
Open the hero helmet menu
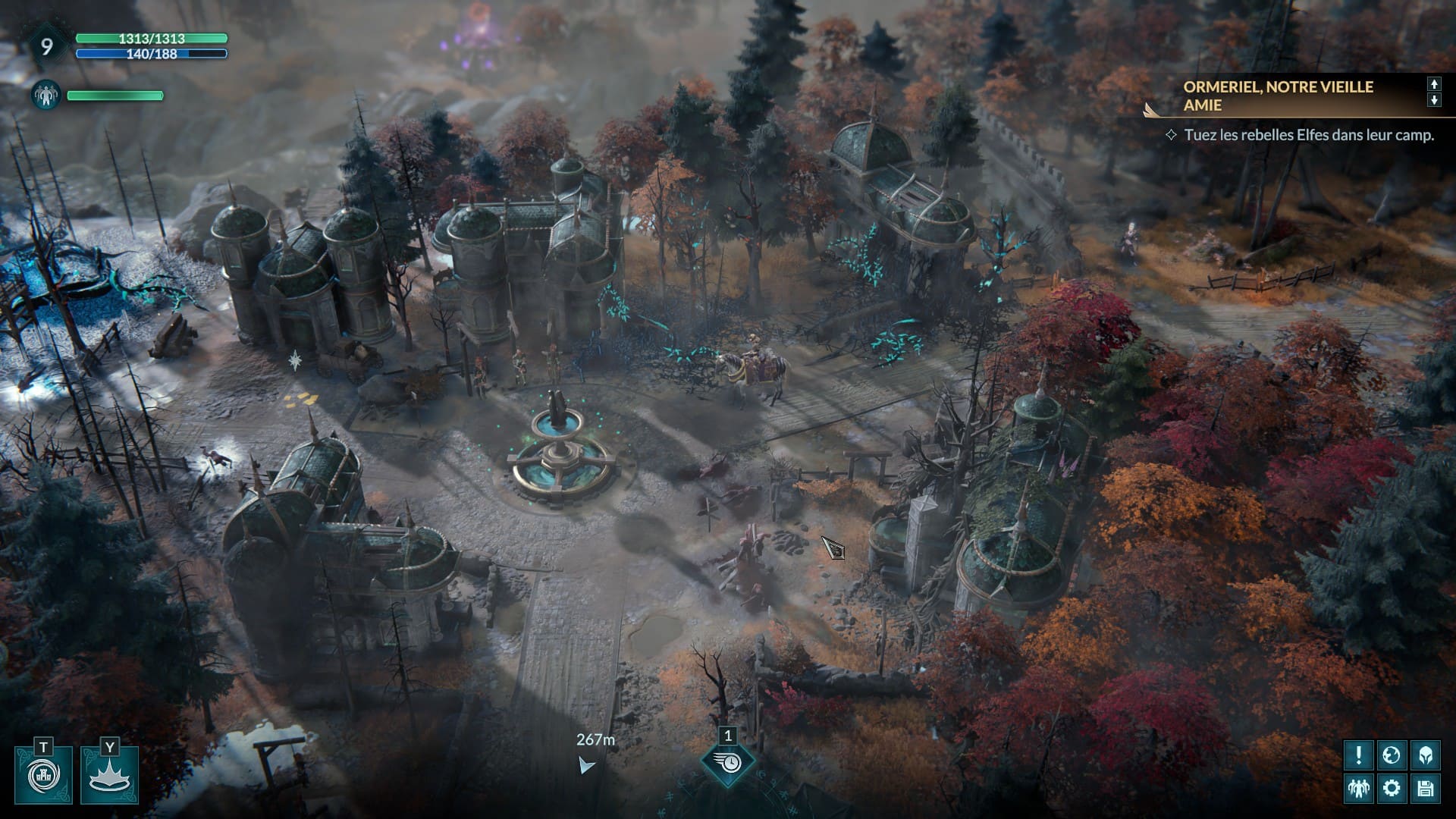(1425, 755)
